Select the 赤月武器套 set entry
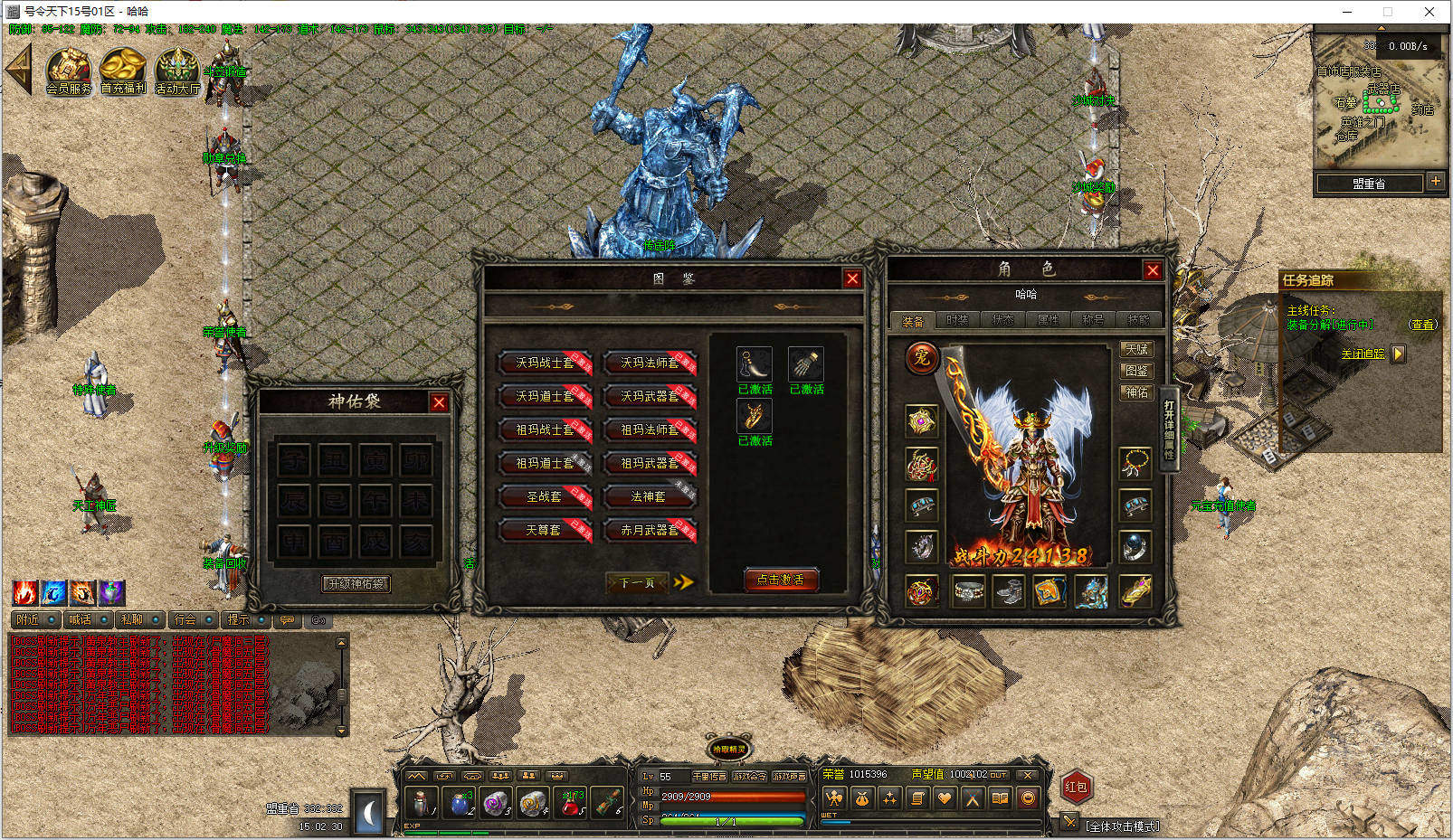 tap(650, 530)
